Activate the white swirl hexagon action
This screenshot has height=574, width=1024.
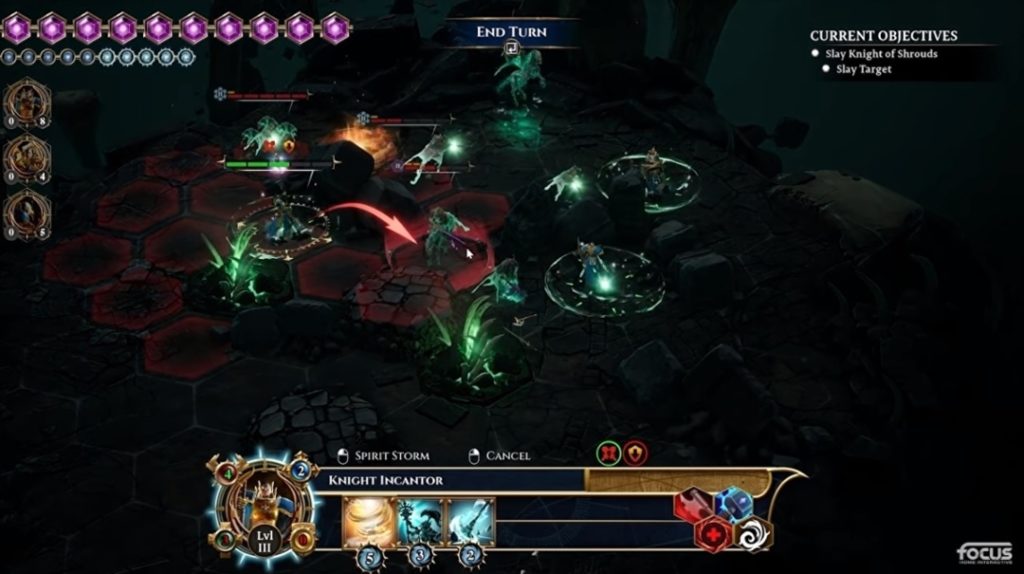tap(752, 533)
